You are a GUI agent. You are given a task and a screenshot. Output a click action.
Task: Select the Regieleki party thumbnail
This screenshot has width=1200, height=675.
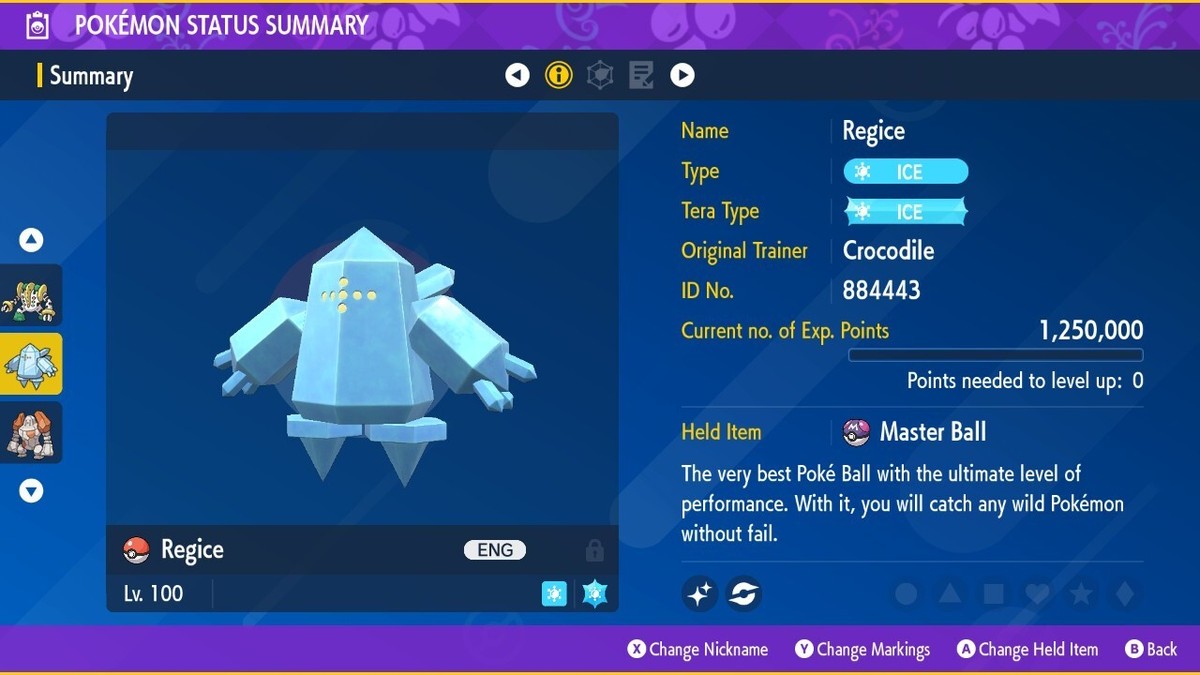point(31,295)
